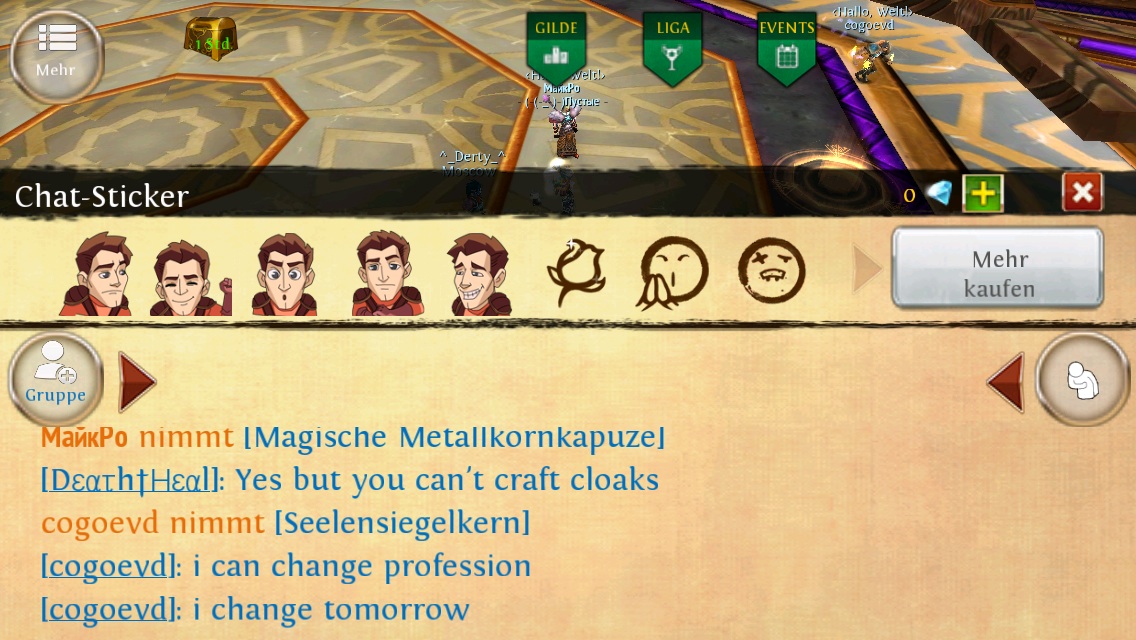Open the Magische Metallkornkapuze item link

(x=455, y=437)
